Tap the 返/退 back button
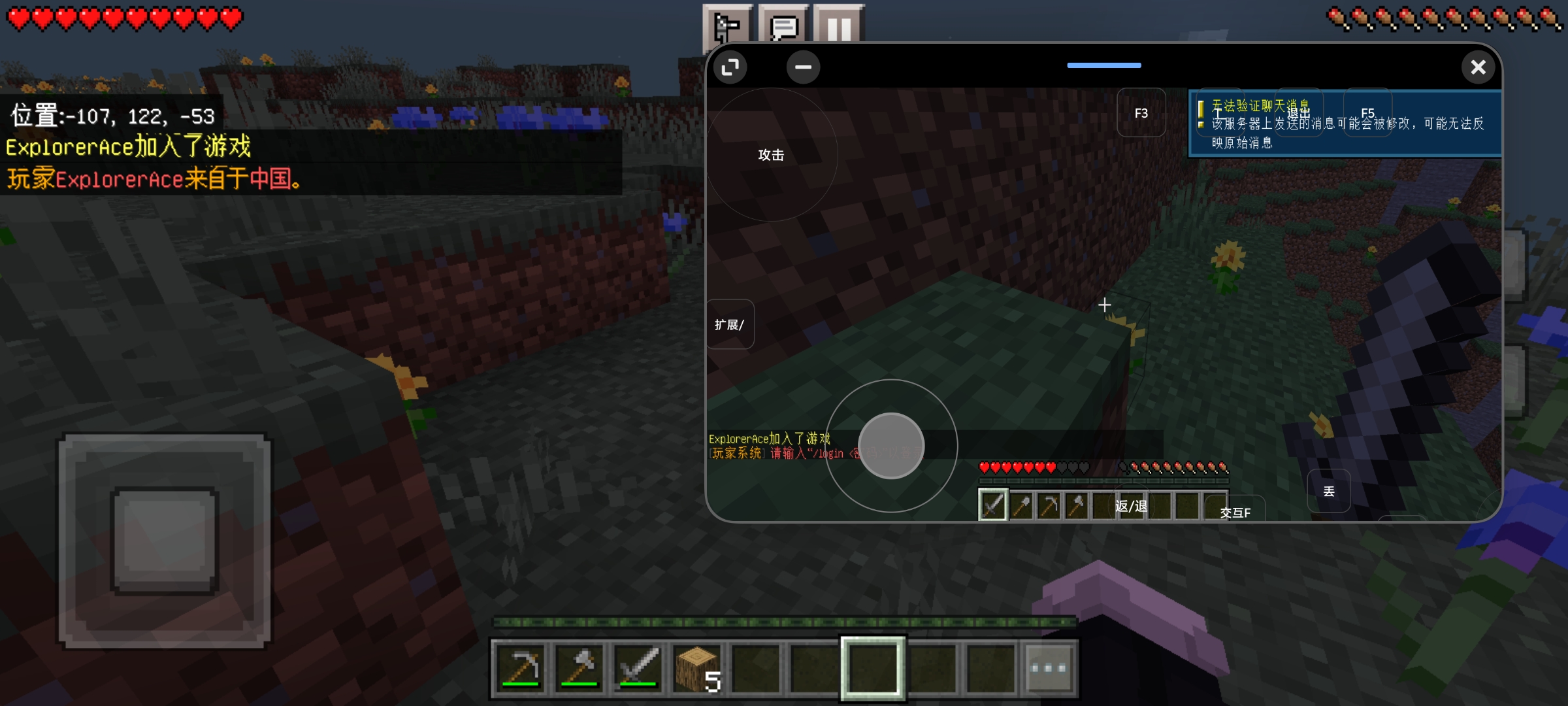This screenshot has height=706, width=1568. 1131,506
